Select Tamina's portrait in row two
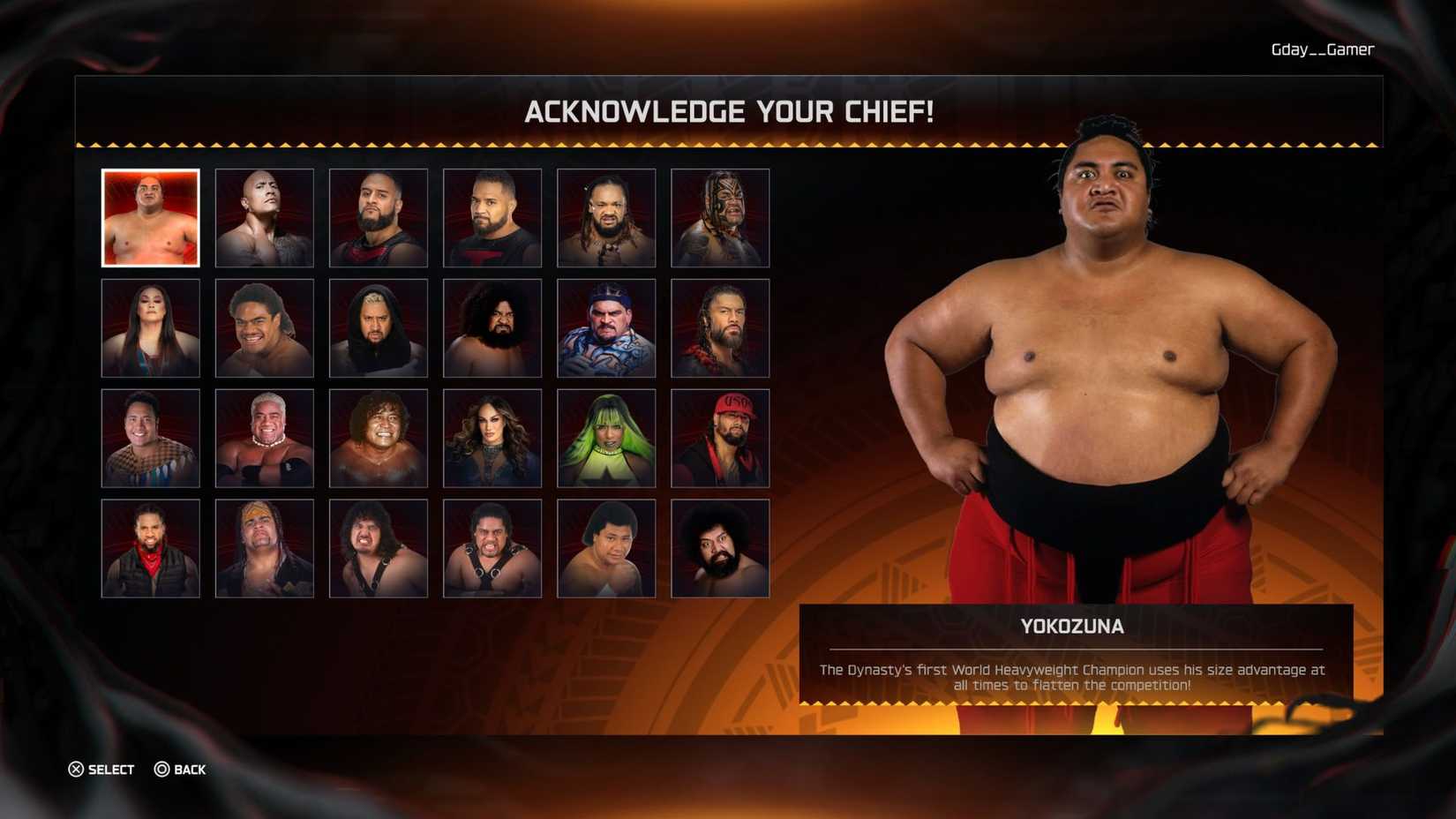The height and width of the screenshot is (819, 1456). coord(150,327)
